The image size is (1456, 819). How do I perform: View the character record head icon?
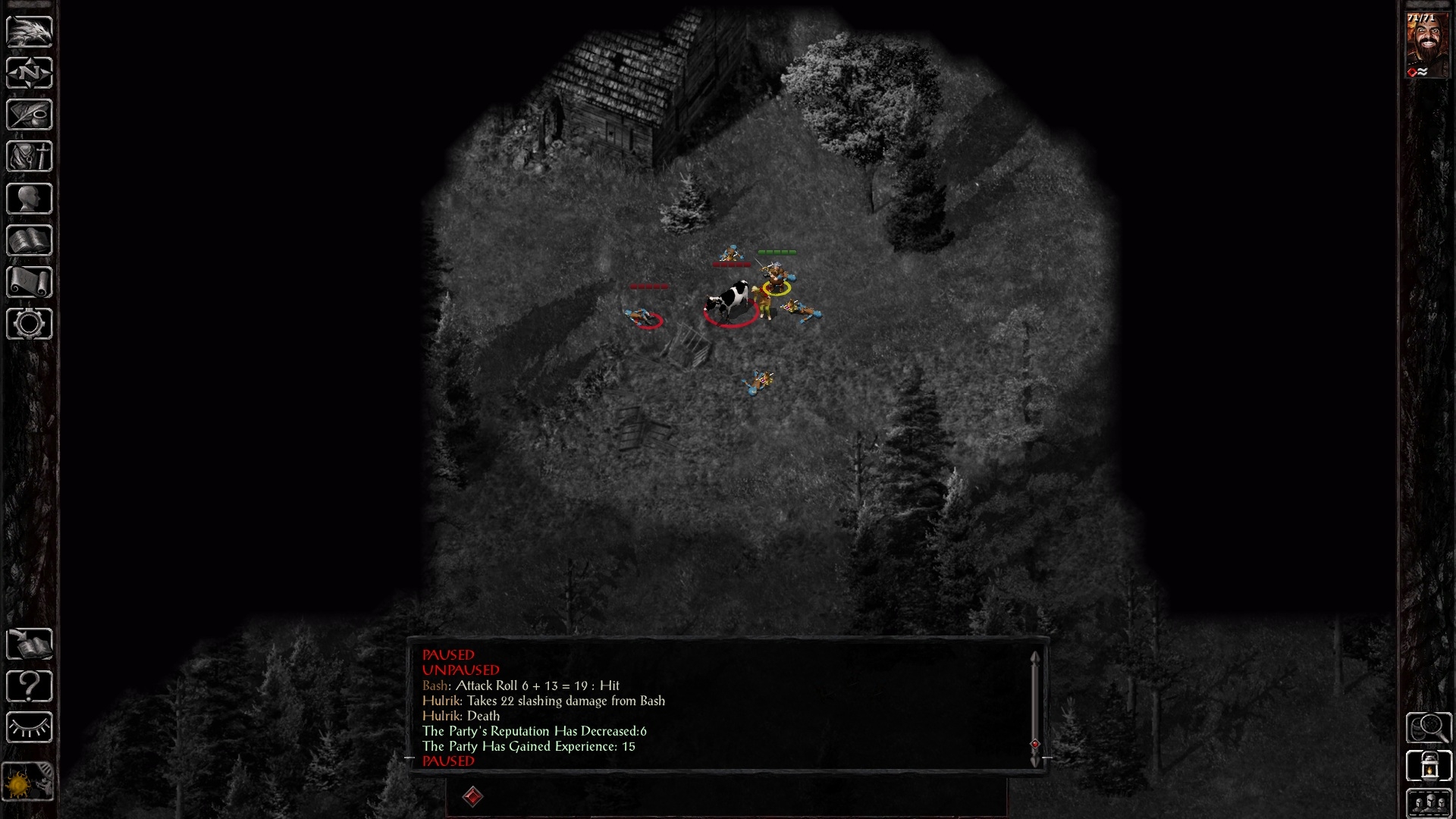pyautogui.click(x=30, y=198)
